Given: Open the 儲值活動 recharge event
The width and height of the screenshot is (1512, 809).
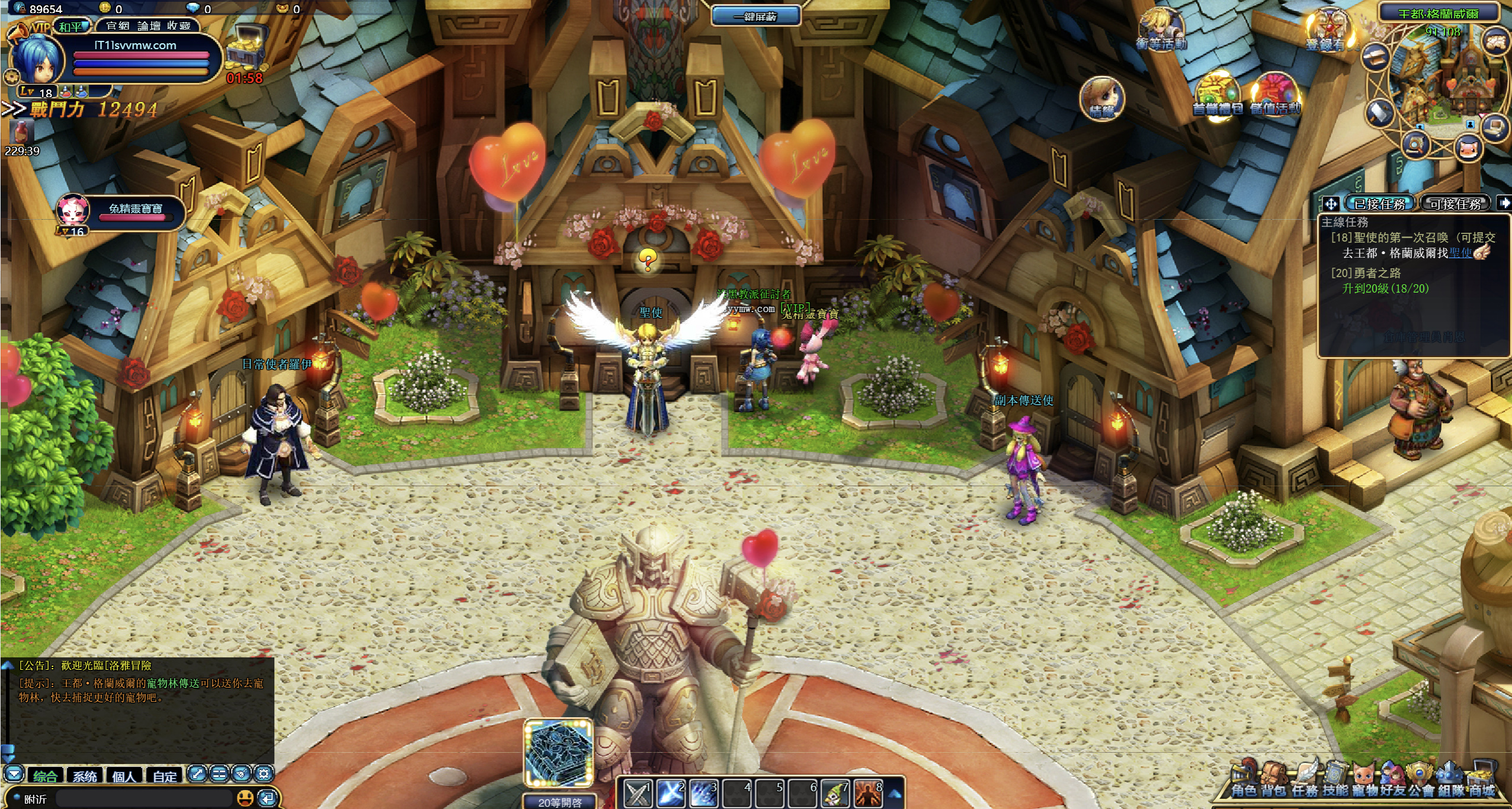Looking at the screenshot, I should coord(1275,95).
